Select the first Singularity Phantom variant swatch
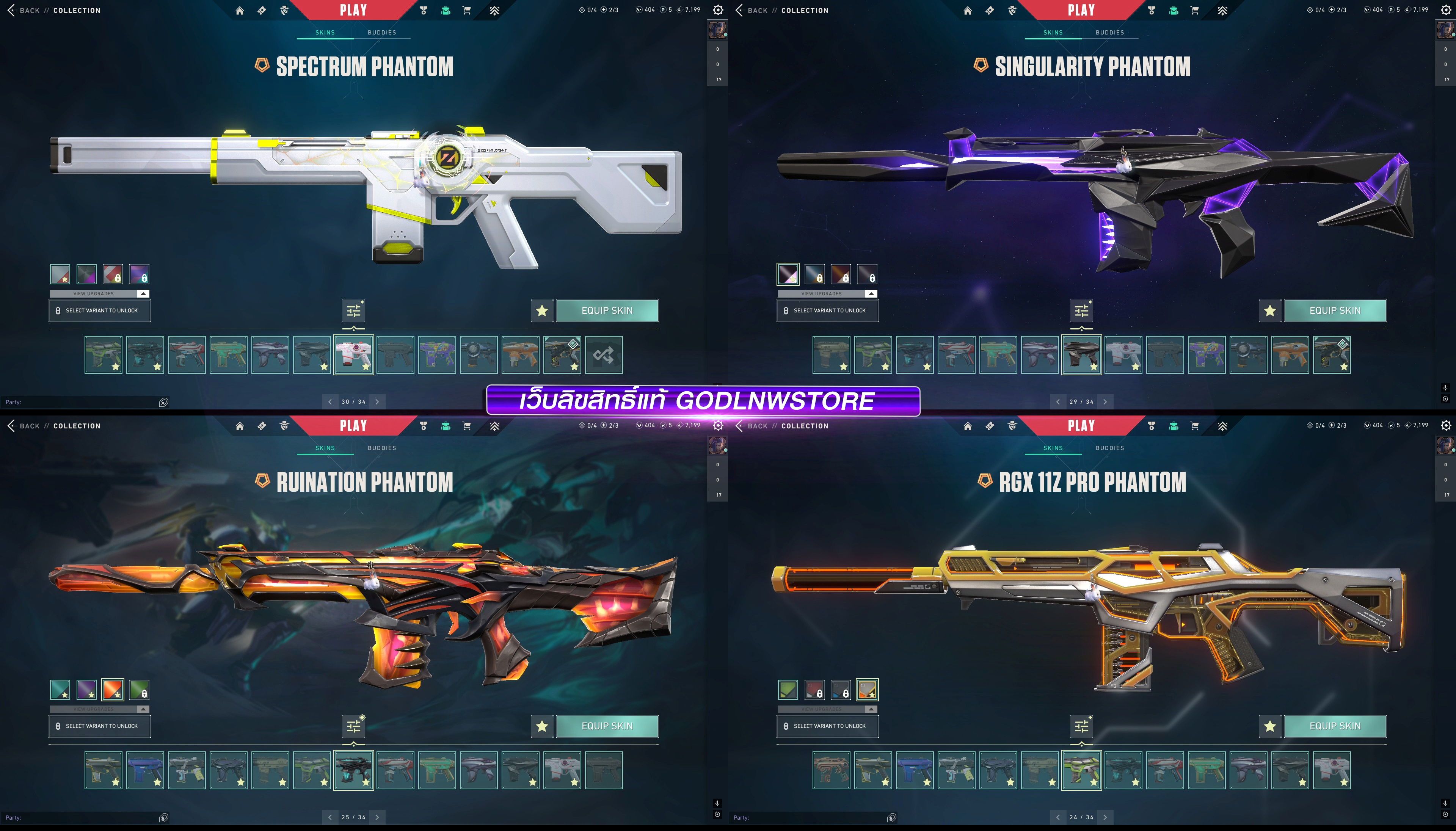 pos(788,274)
